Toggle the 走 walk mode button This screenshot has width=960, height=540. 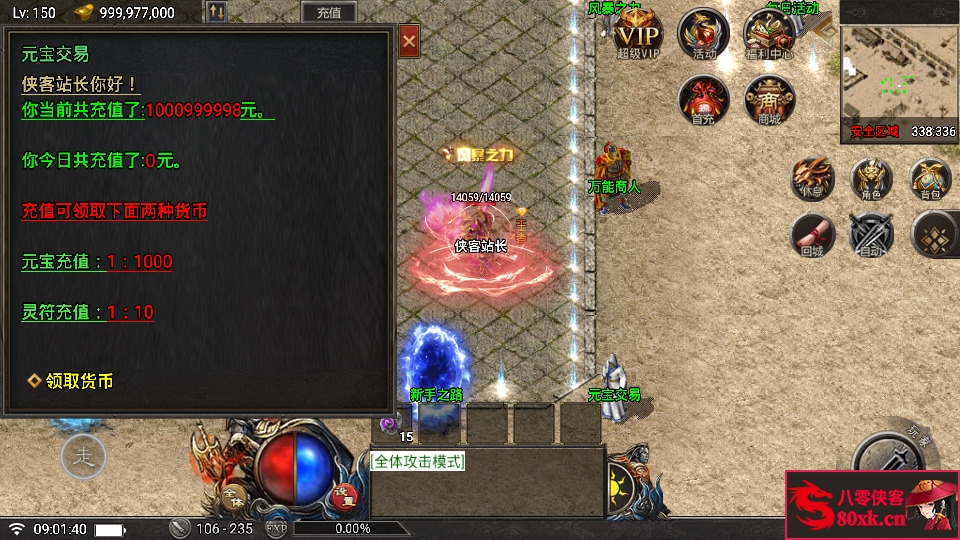click(x=83, y=457)
